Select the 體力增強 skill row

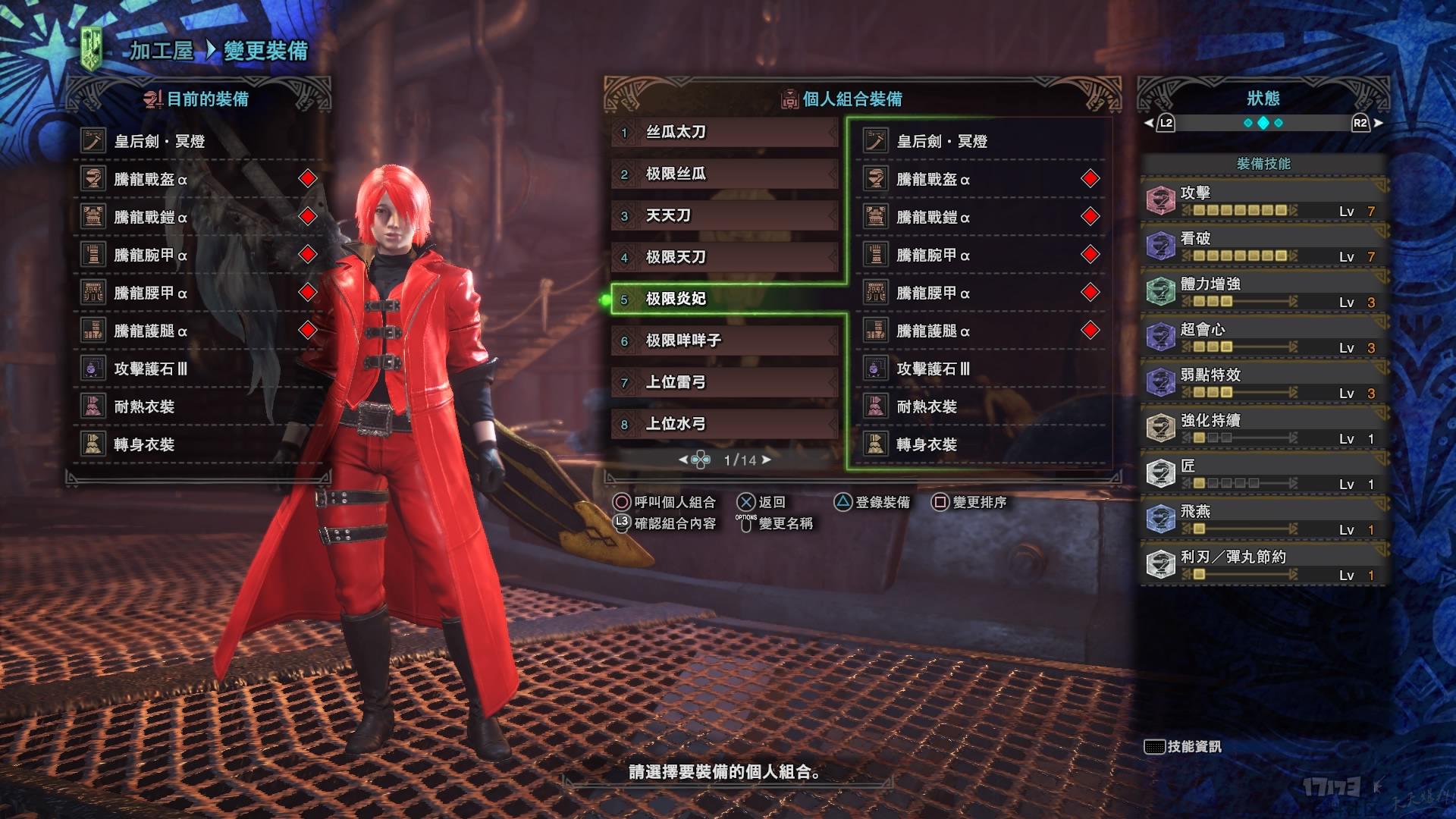click(1263, 292)
